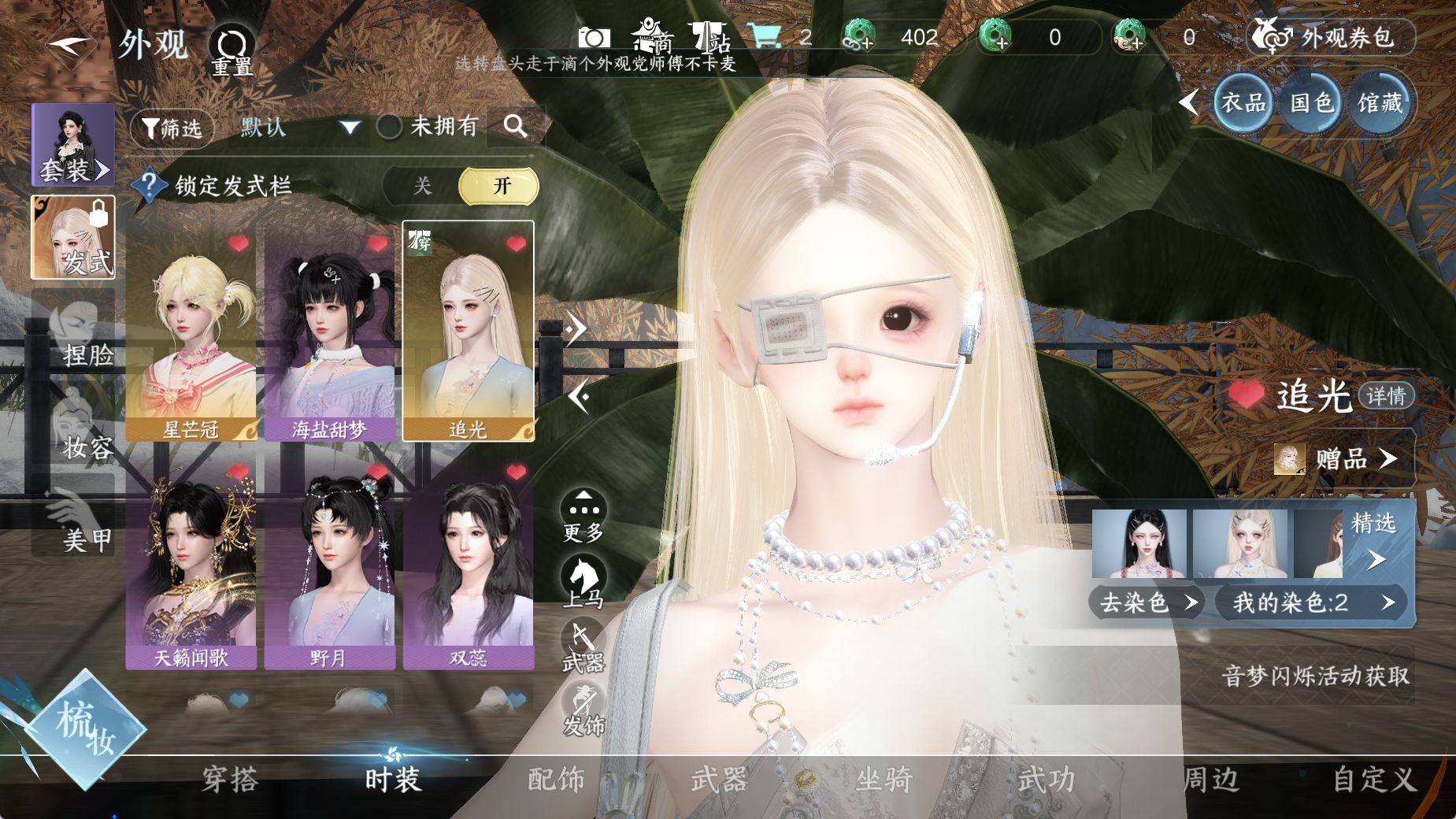Switch the 锁定发式栏 toggle to 关
The height and width of the screenshot is (819, 1456).
tap(423, 186)
